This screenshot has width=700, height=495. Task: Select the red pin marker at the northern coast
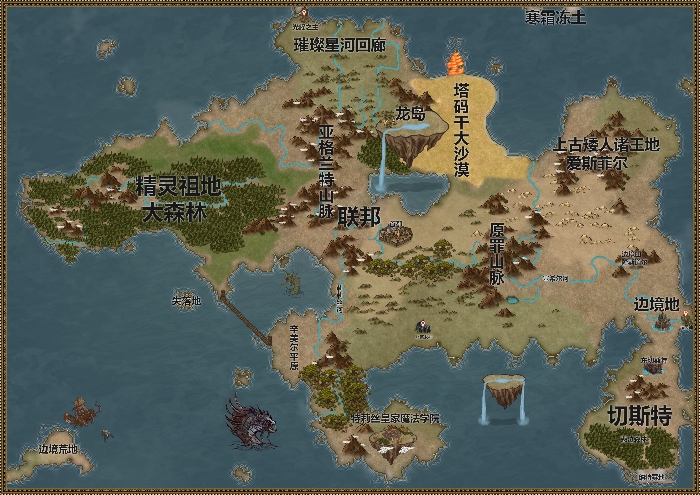304,14
